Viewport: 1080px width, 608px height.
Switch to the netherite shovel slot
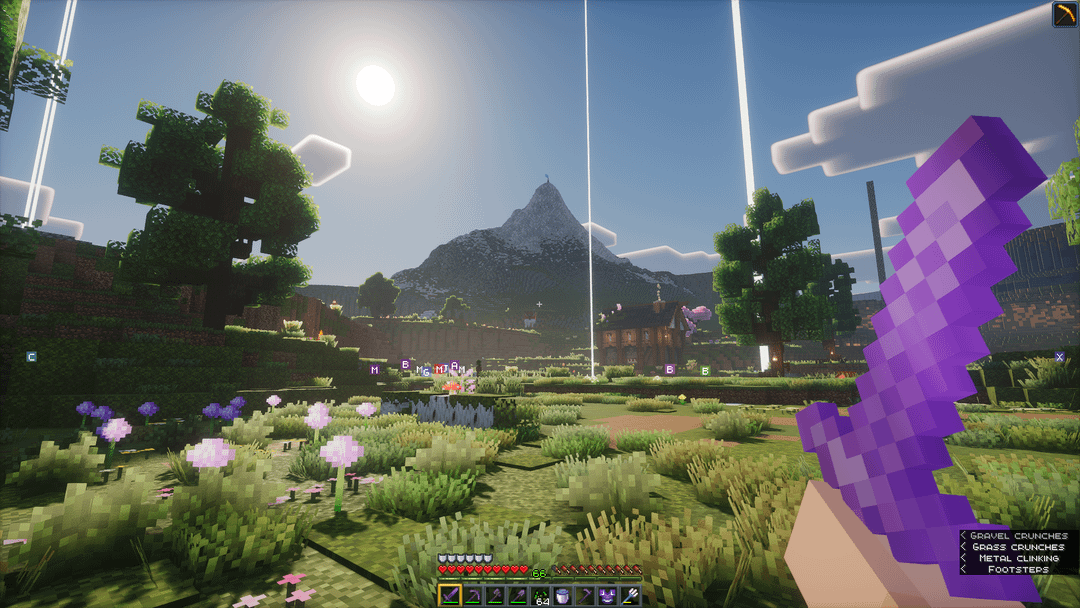click(518, 596)
